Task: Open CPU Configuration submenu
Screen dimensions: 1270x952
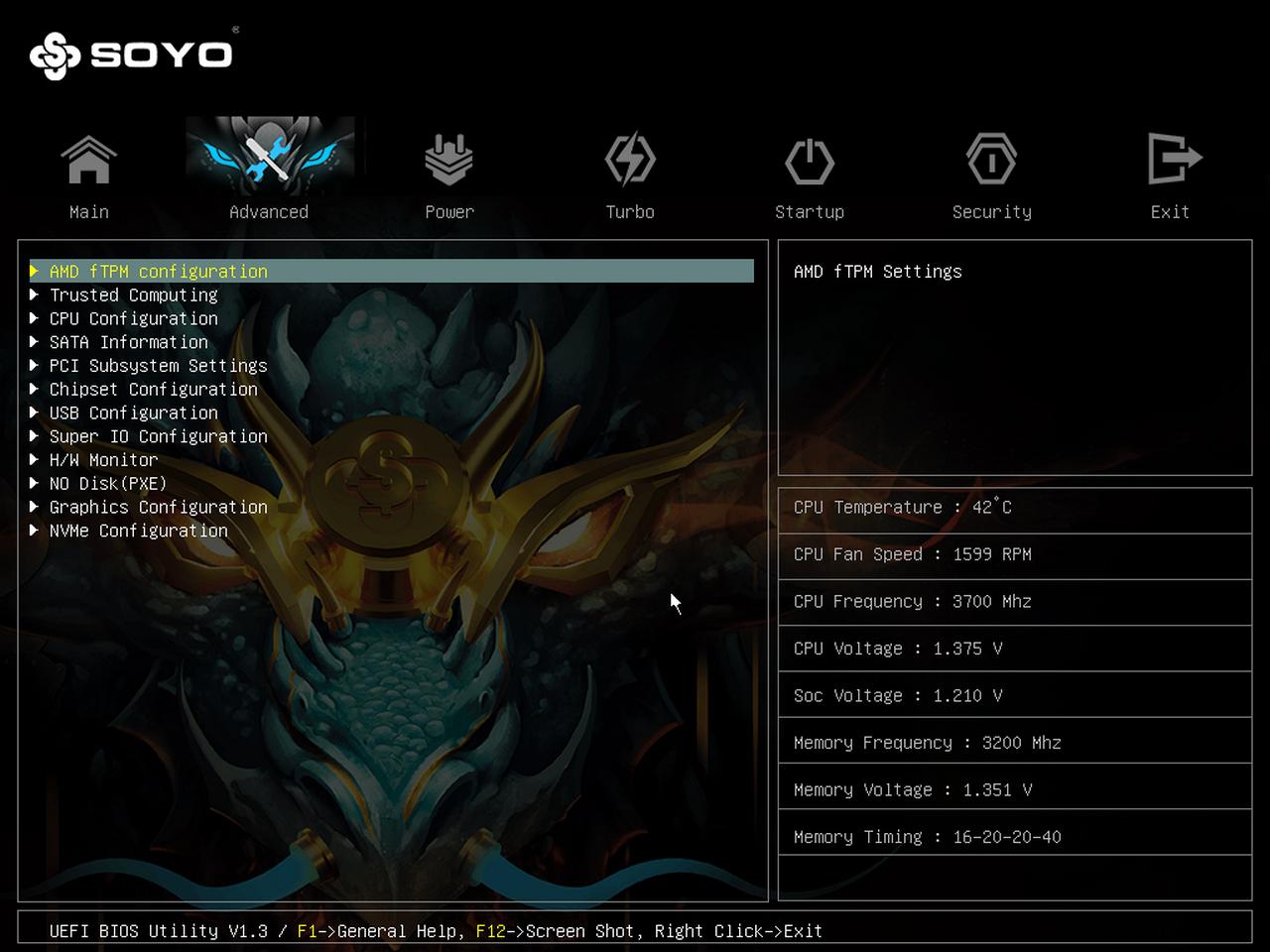Action: tap(134, 319)
